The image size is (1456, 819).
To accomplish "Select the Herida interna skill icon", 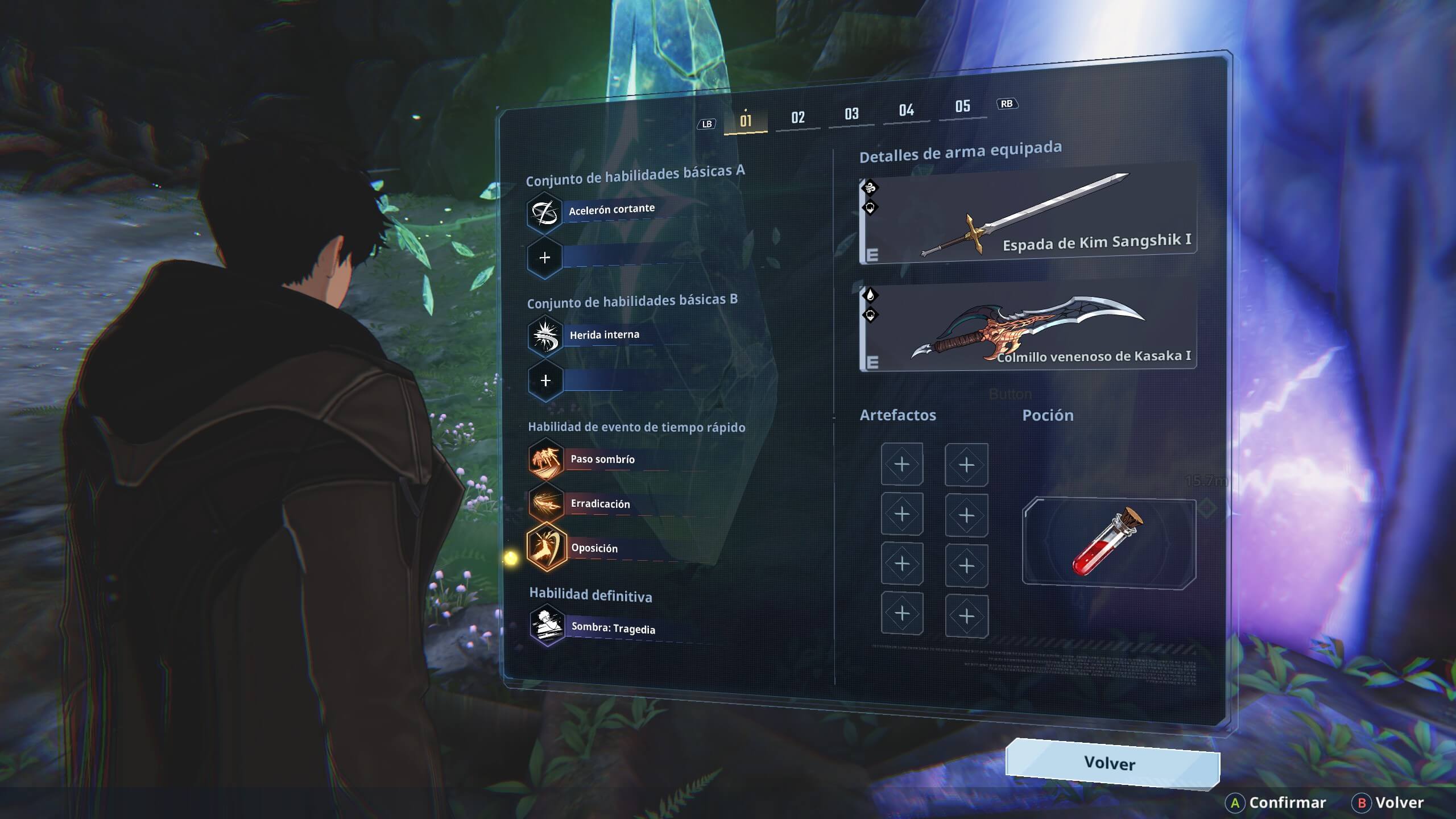I will point(545,335).
